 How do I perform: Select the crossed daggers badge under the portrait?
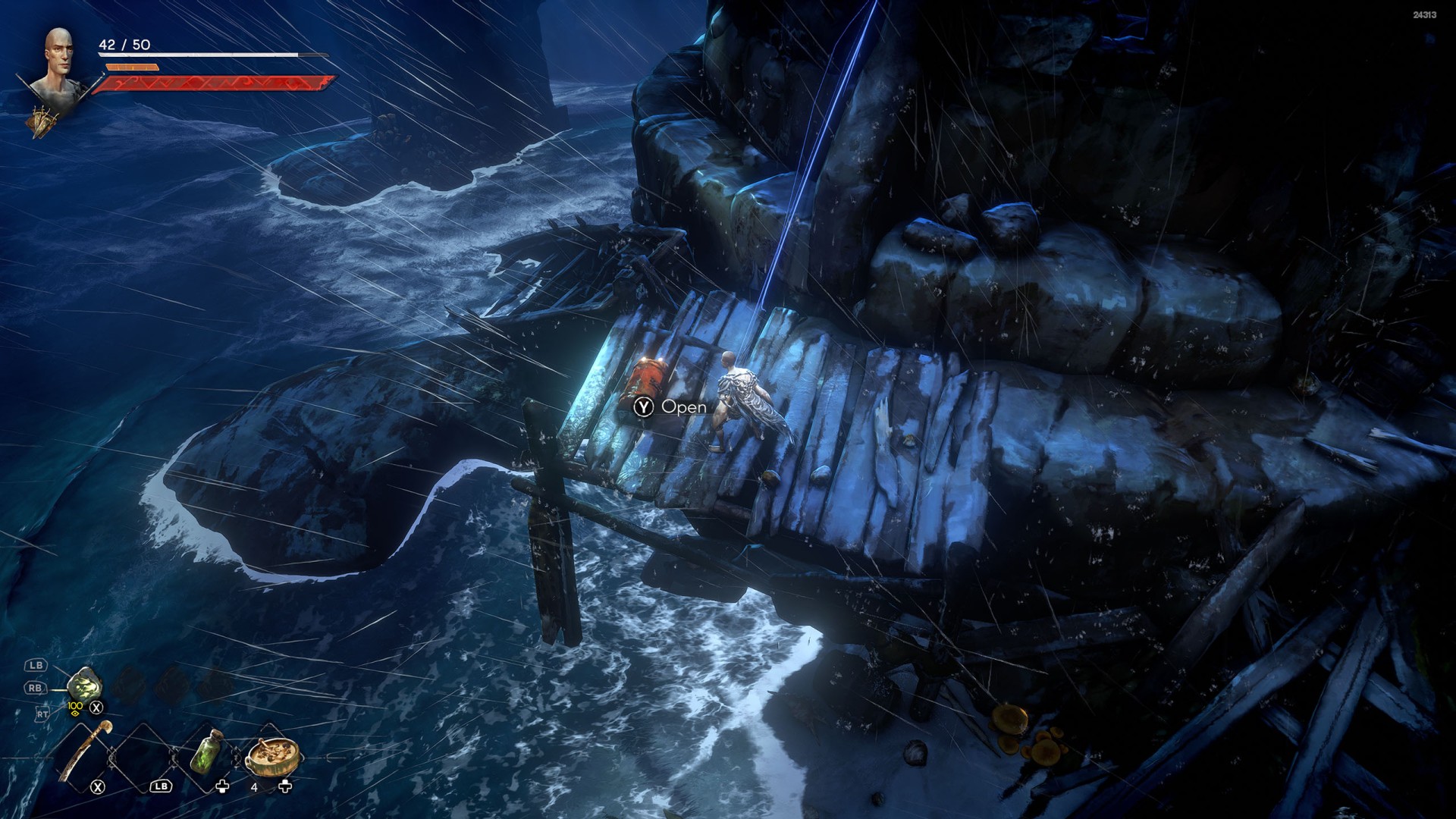(42, 121)
